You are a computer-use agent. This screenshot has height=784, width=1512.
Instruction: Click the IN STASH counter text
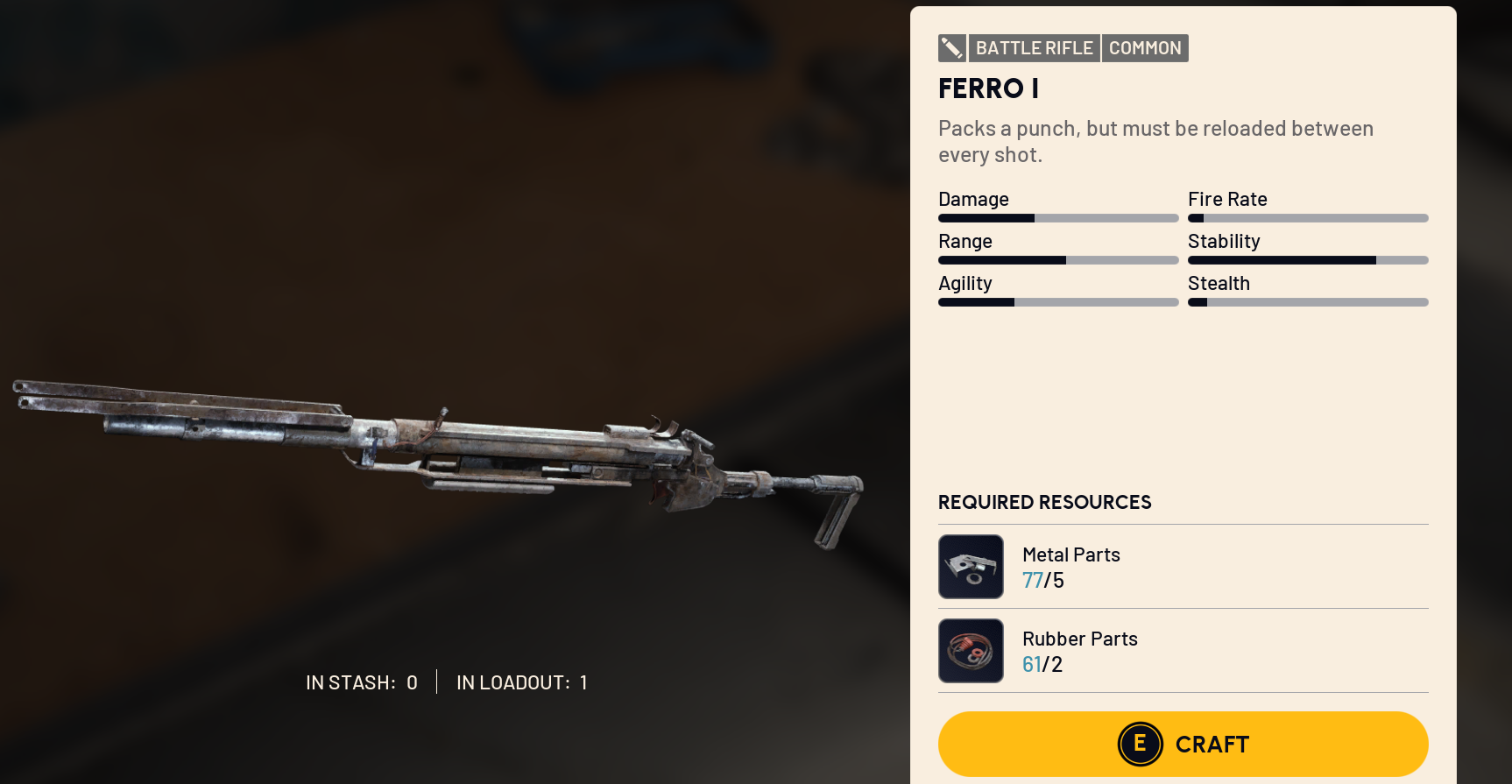point(361,682)
